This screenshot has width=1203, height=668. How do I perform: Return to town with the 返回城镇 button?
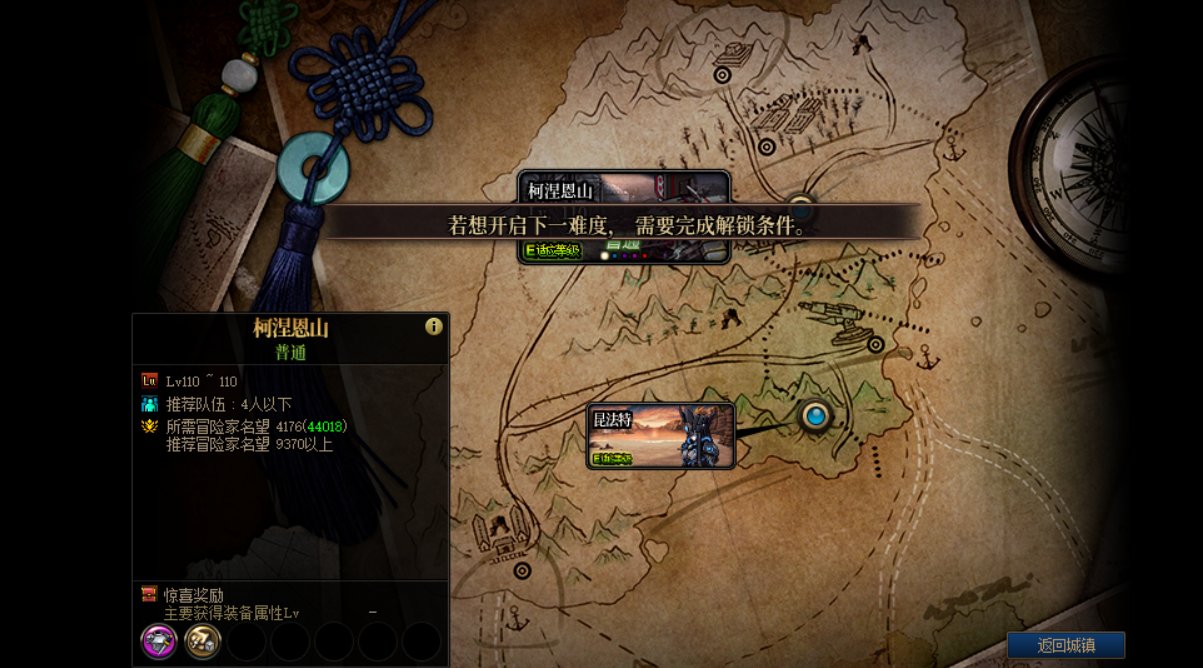pos(1065,645)
